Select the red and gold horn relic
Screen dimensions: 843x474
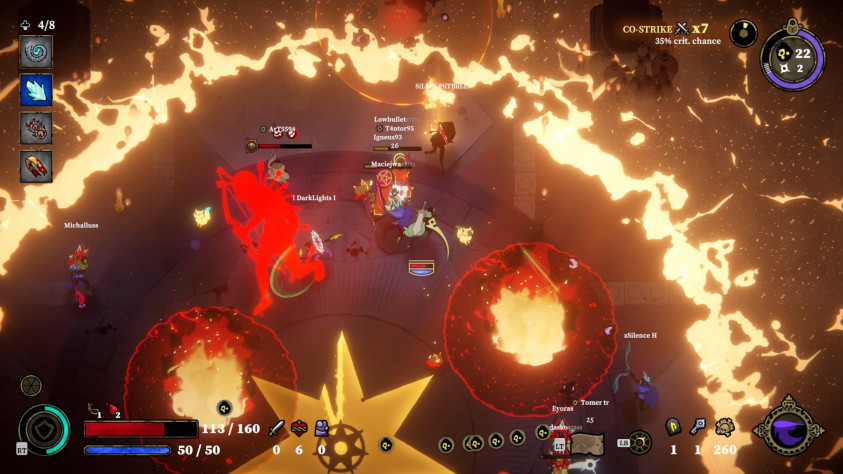point(36,166)
